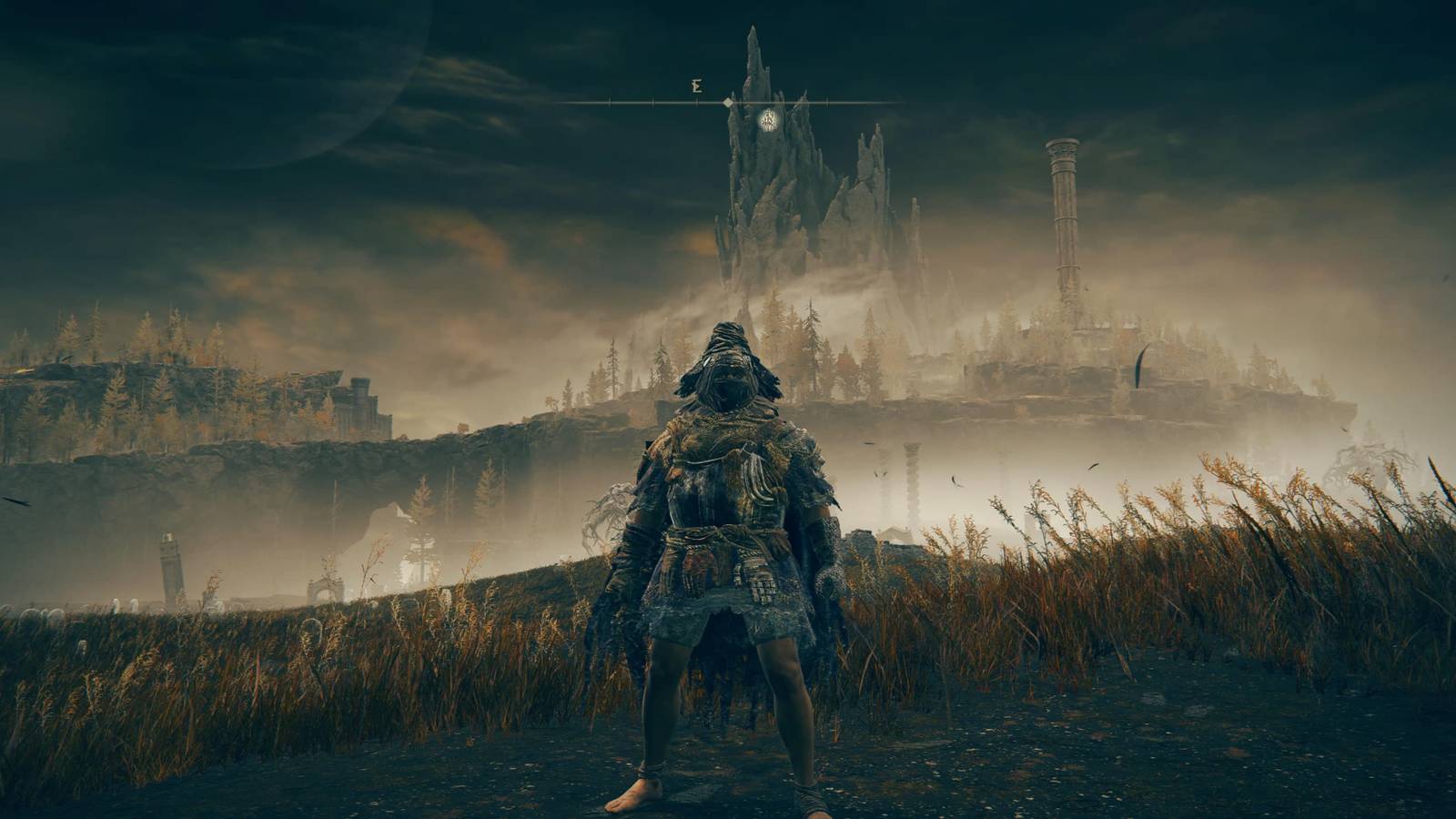1456x819 pixels.
Task: Expand the Site of Grace glow indicator
Action: tap(768, 119)
